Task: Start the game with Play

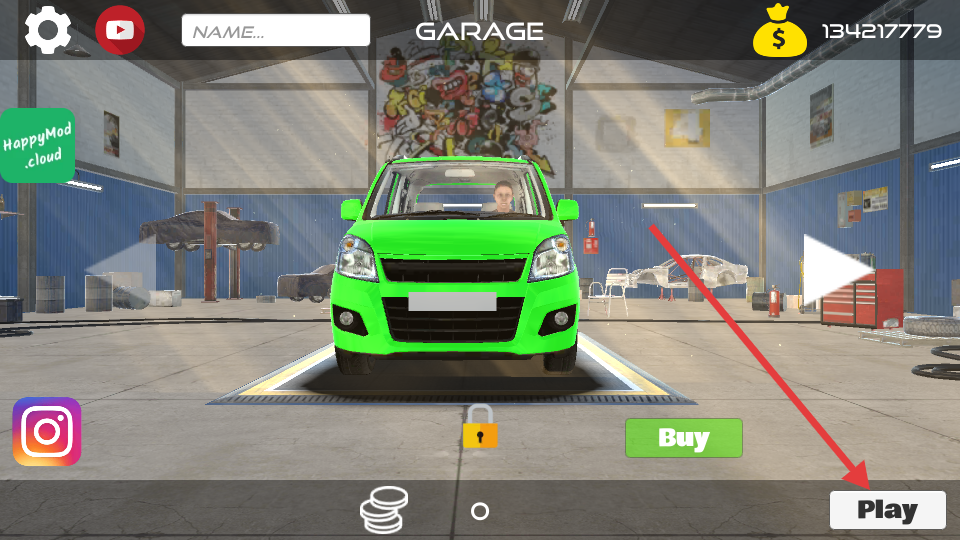Action: (x=887, y=510)
